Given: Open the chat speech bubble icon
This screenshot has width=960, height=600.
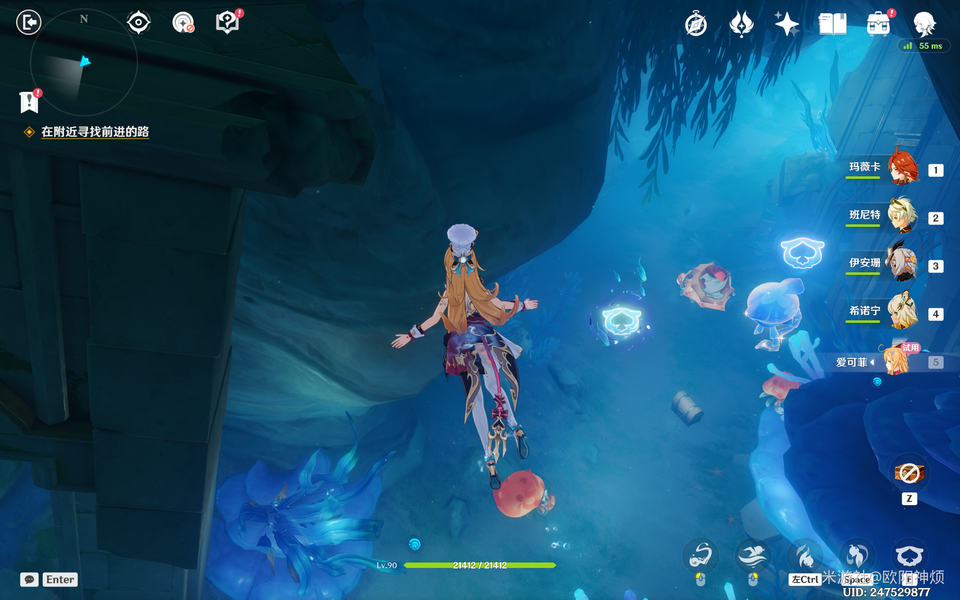Looking at the screenshot, I should click(30, 579).
